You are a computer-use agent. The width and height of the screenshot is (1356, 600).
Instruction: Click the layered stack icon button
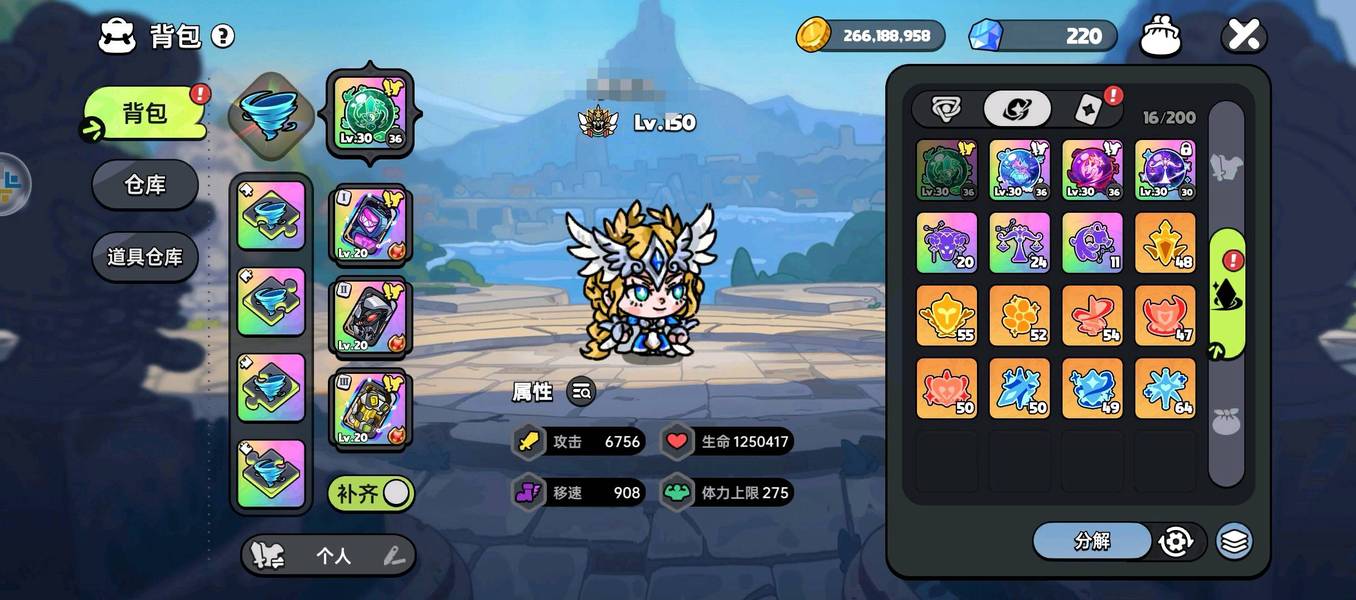(x=1234, y=541)
